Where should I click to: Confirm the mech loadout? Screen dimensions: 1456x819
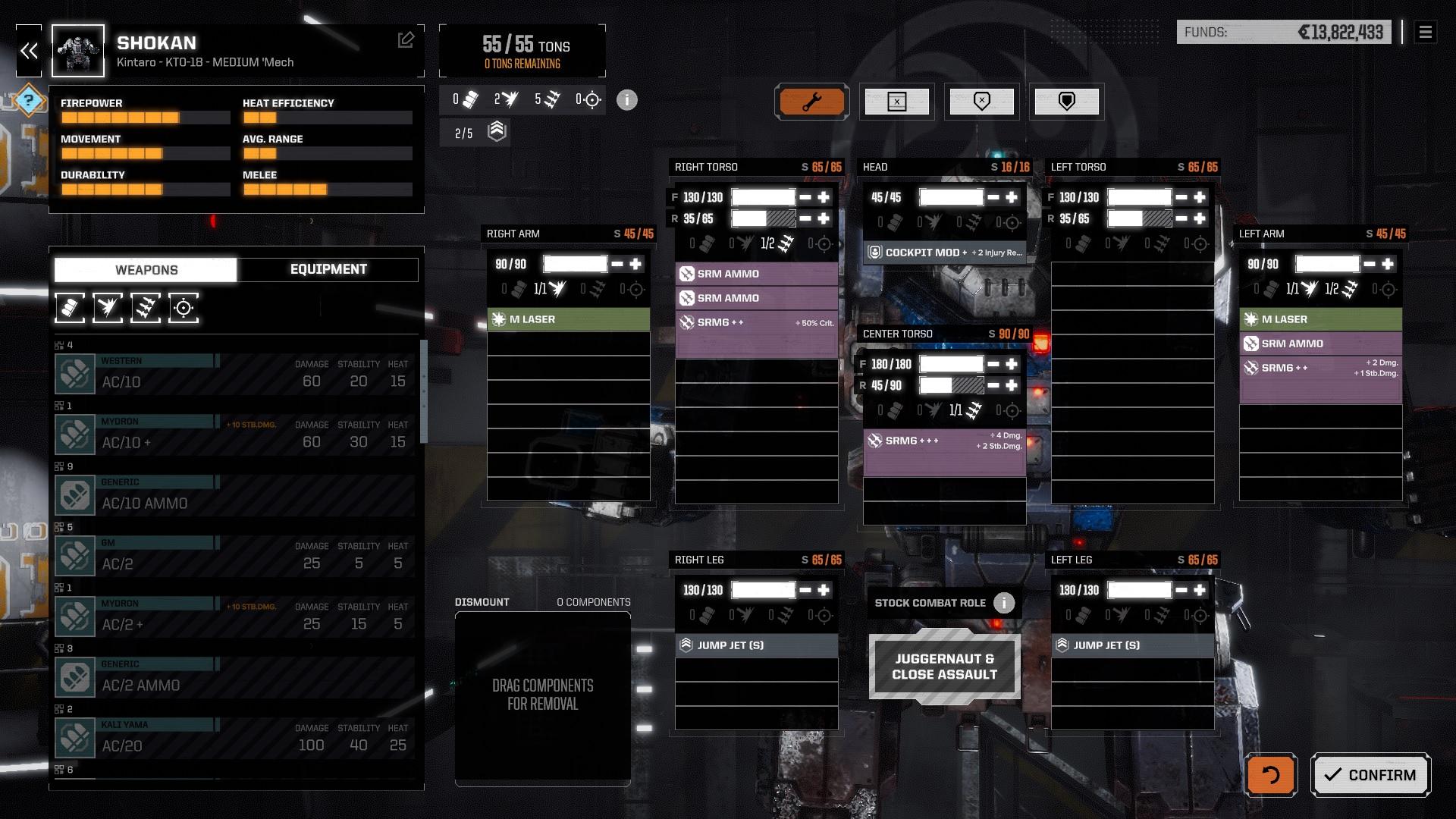pos(1370,775)
